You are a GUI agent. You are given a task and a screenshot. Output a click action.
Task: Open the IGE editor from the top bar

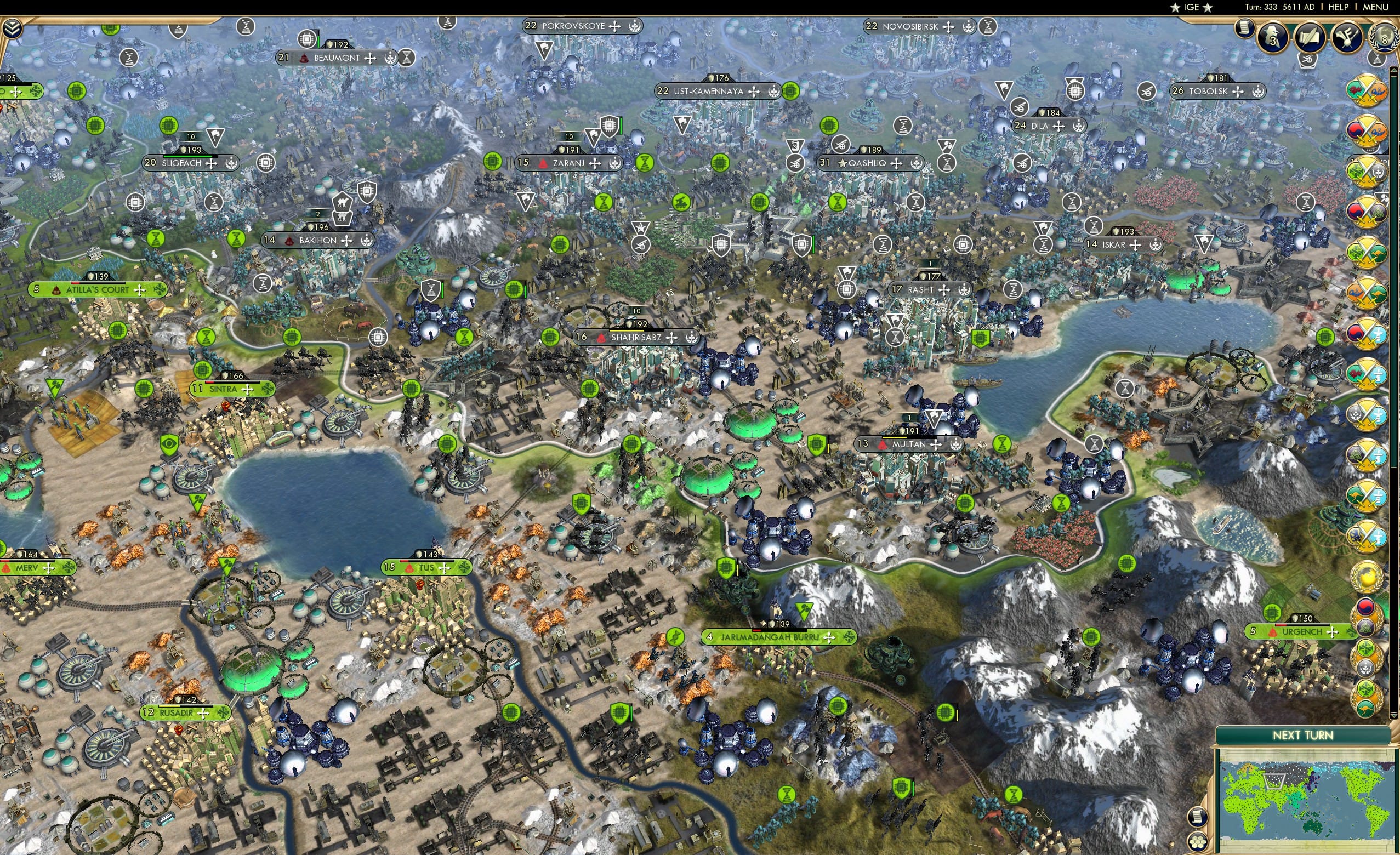click(1191, 7)
